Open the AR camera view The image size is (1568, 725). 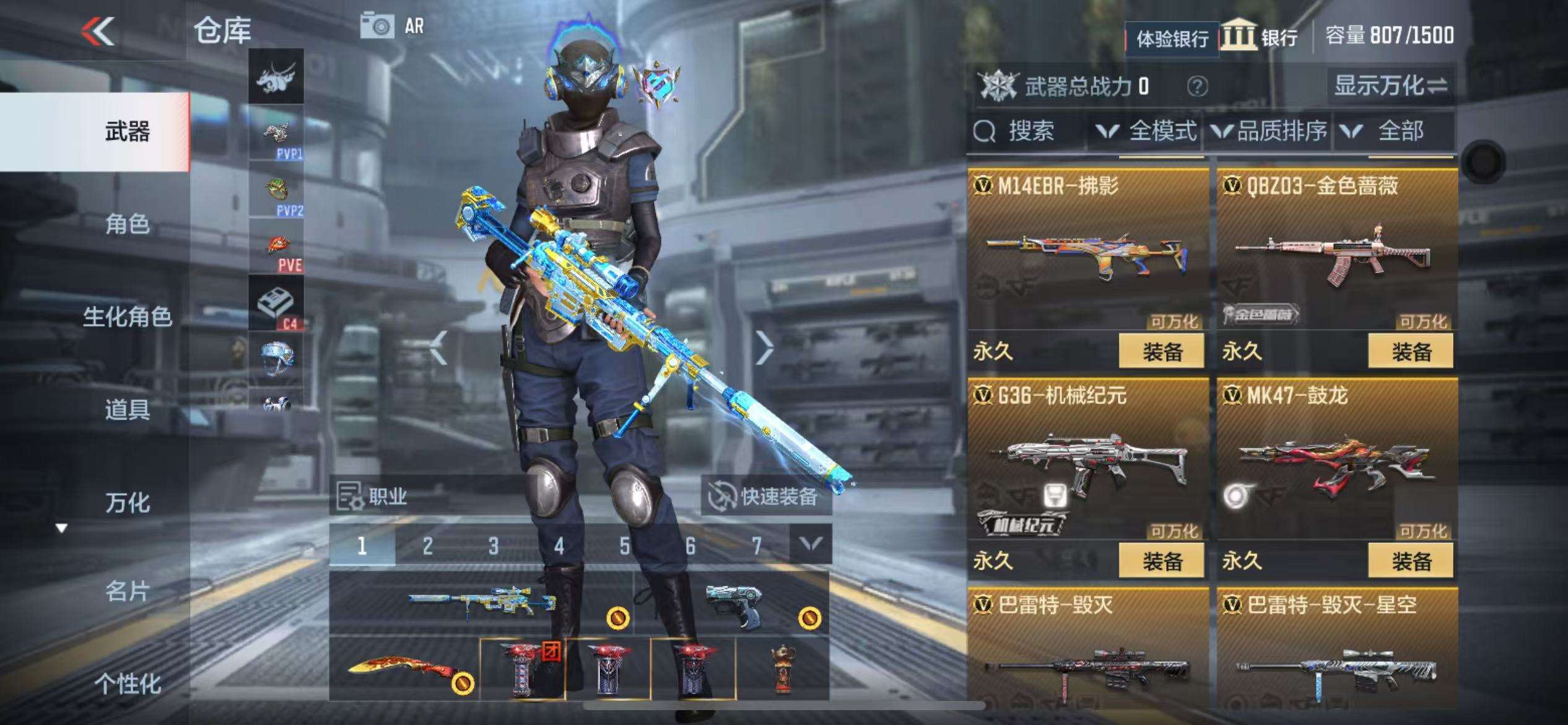(393, 27)
